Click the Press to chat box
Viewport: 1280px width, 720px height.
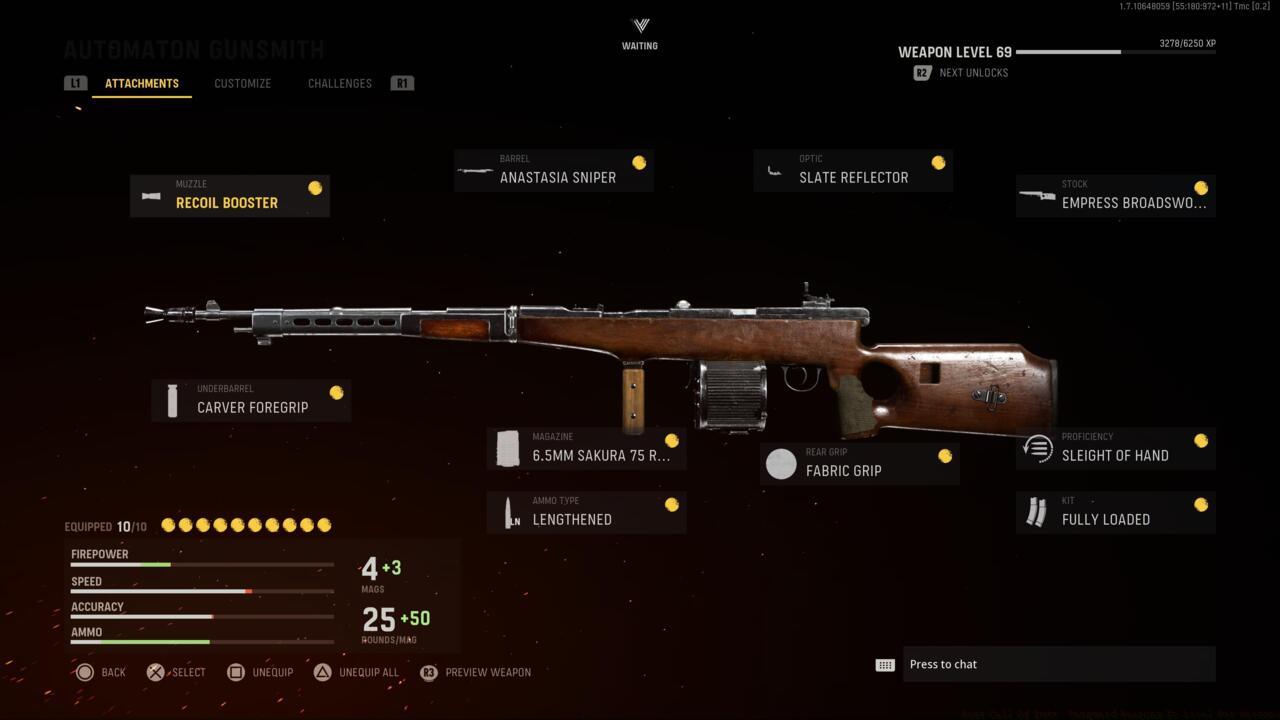click(x=1058, y=664)
